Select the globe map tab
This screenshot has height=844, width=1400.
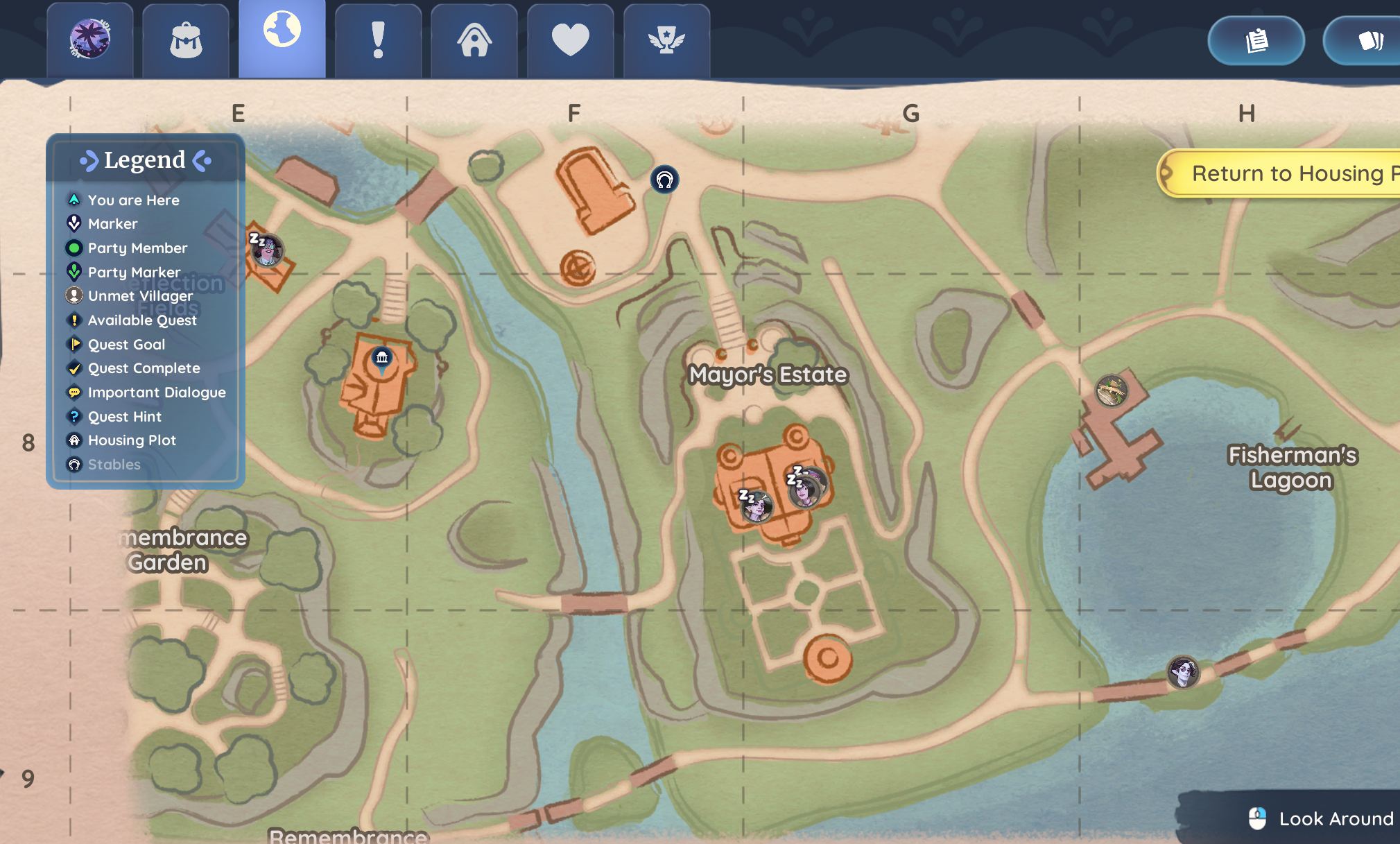click(282, 35)
